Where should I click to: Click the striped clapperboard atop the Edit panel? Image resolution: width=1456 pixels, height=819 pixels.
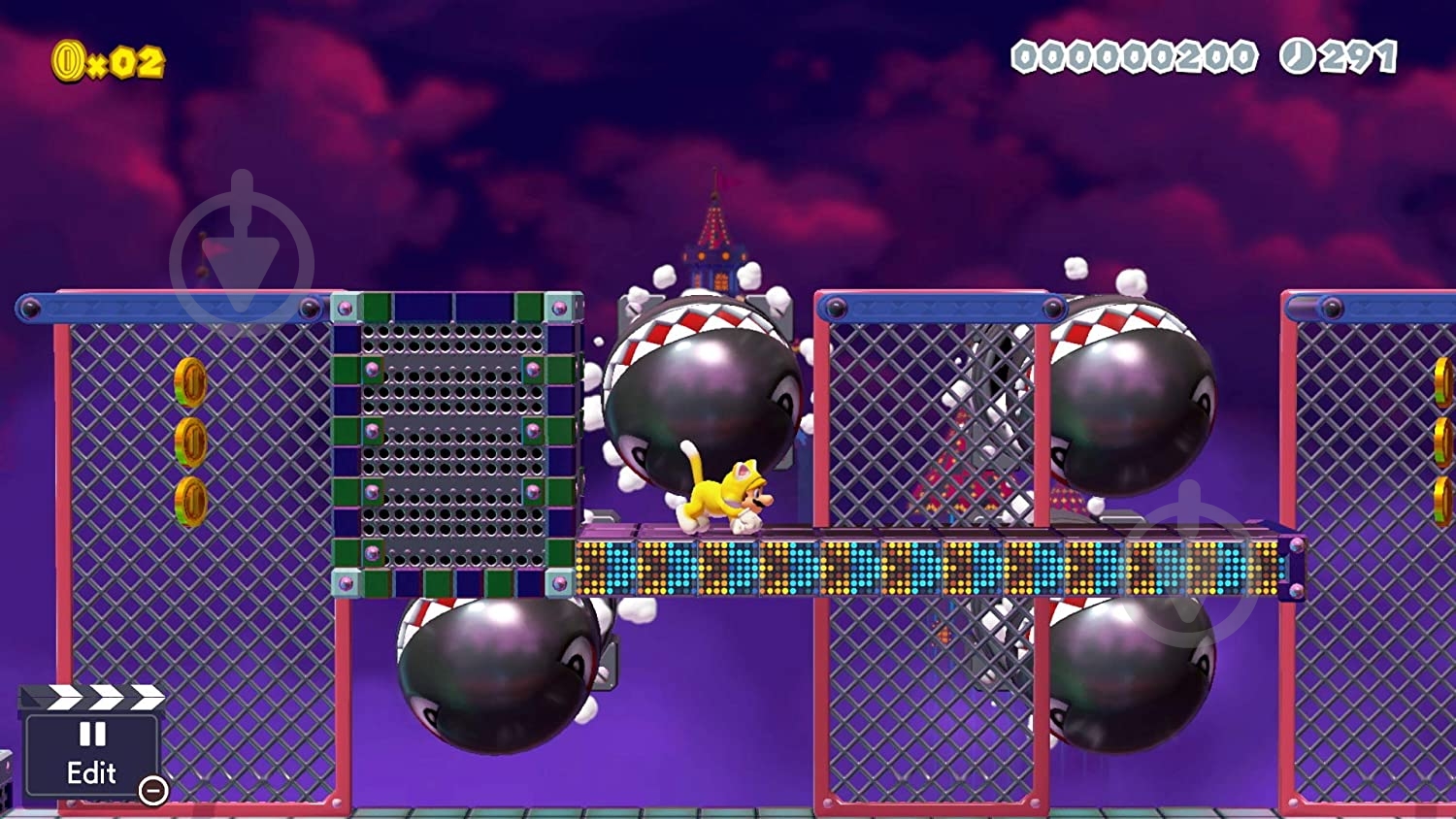click(92, 697)
